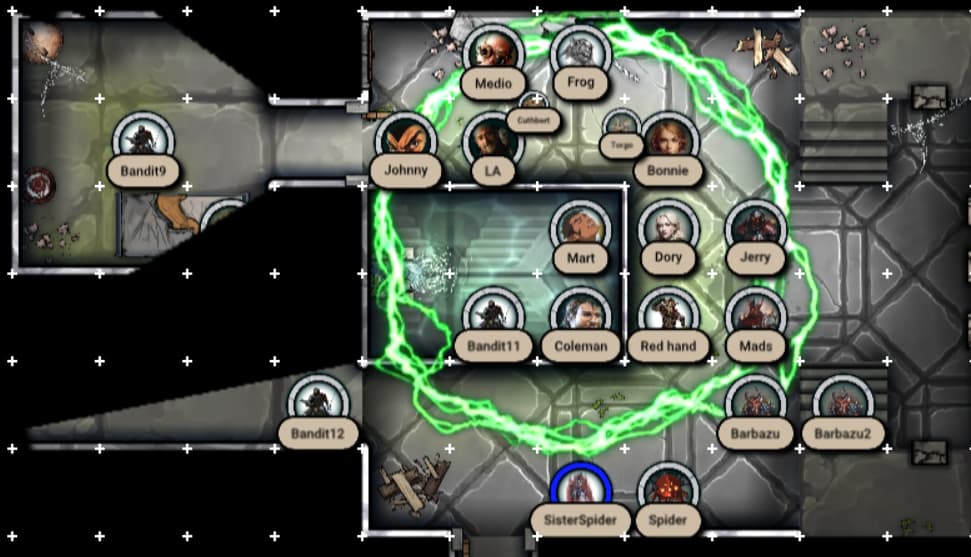Select the Mads token
This screenshot has width=971, height=557.
[755, 317]
